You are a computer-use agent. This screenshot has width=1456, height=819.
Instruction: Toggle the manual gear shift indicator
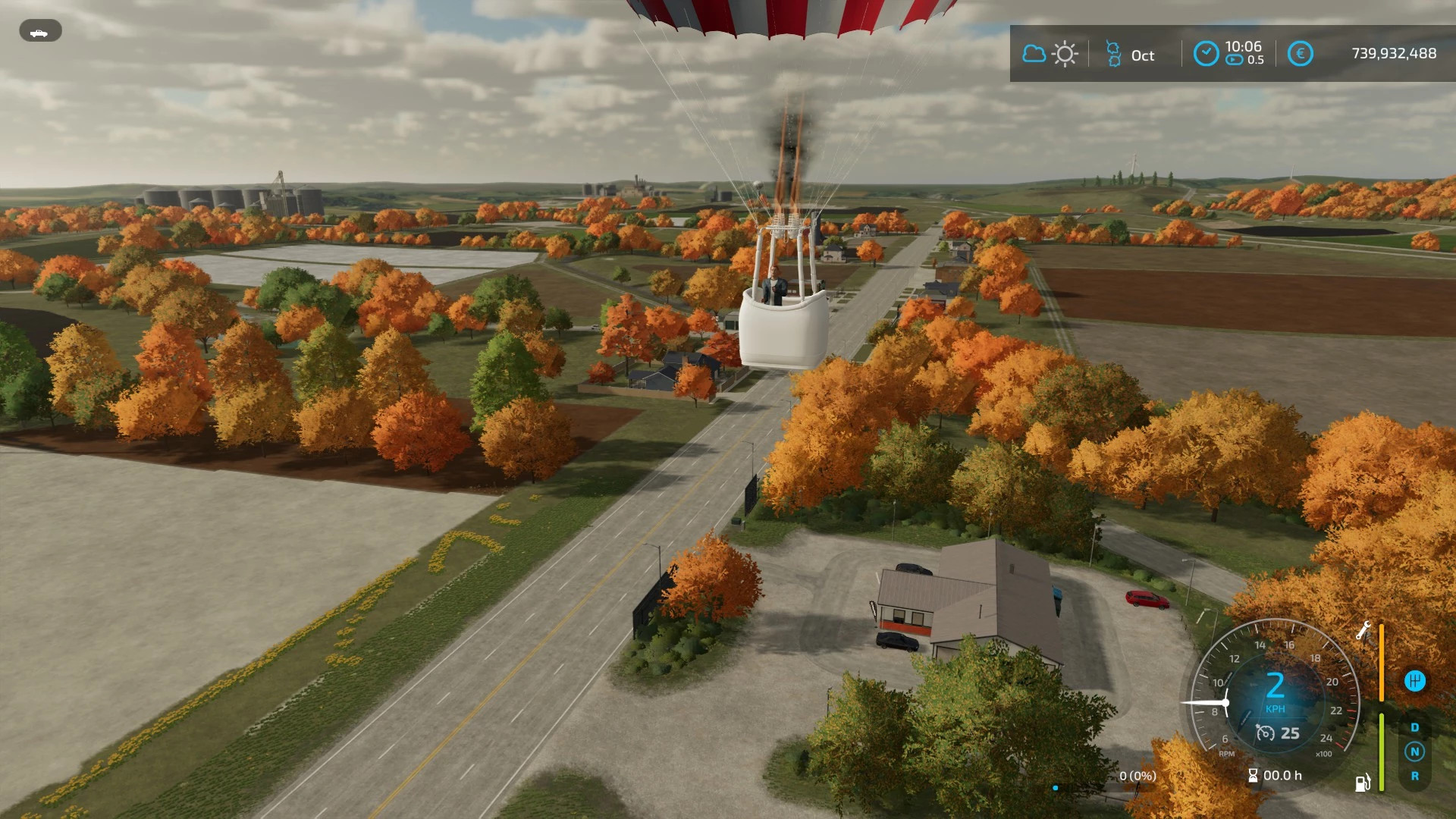pyautogui.click(x=1415, y=682)
